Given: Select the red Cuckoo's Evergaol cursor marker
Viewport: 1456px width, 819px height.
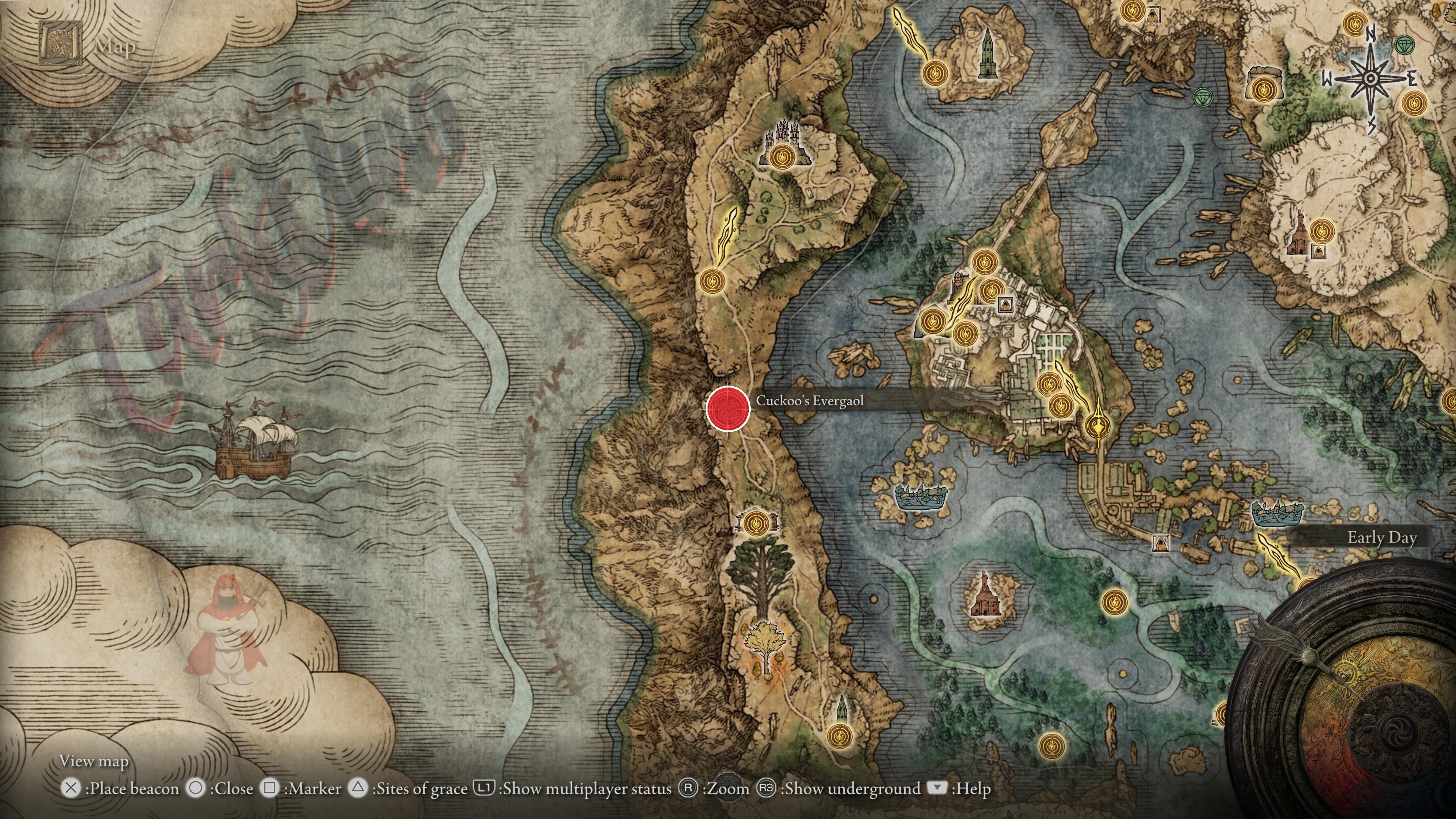Looking at the screenshot, I should 728,408.
